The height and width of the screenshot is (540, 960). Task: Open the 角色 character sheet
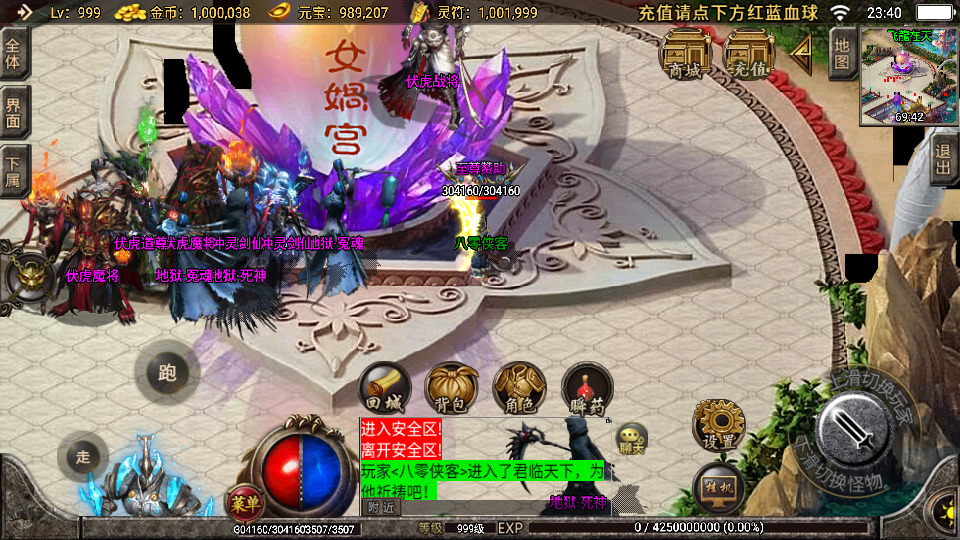tap(519, 388)
